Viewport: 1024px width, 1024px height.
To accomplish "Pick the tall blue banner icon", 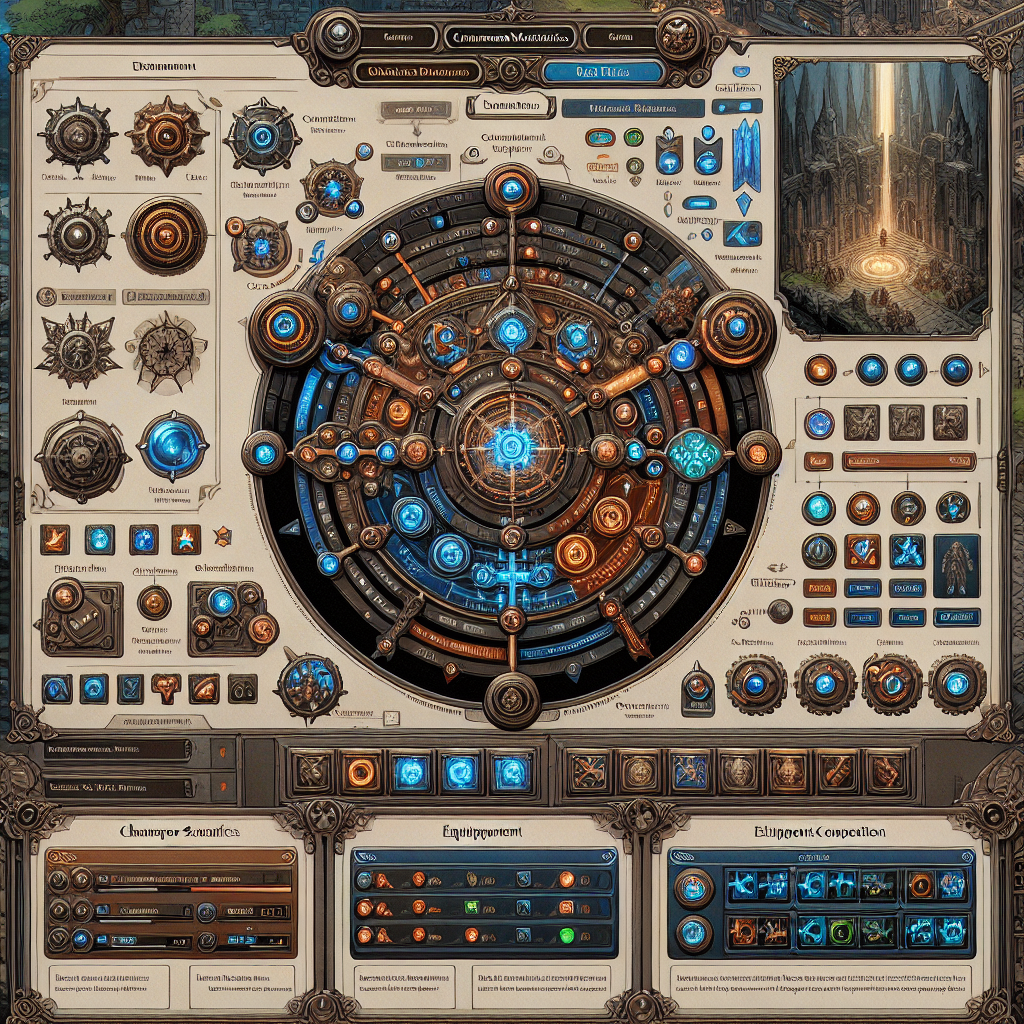I will point(746,155).
